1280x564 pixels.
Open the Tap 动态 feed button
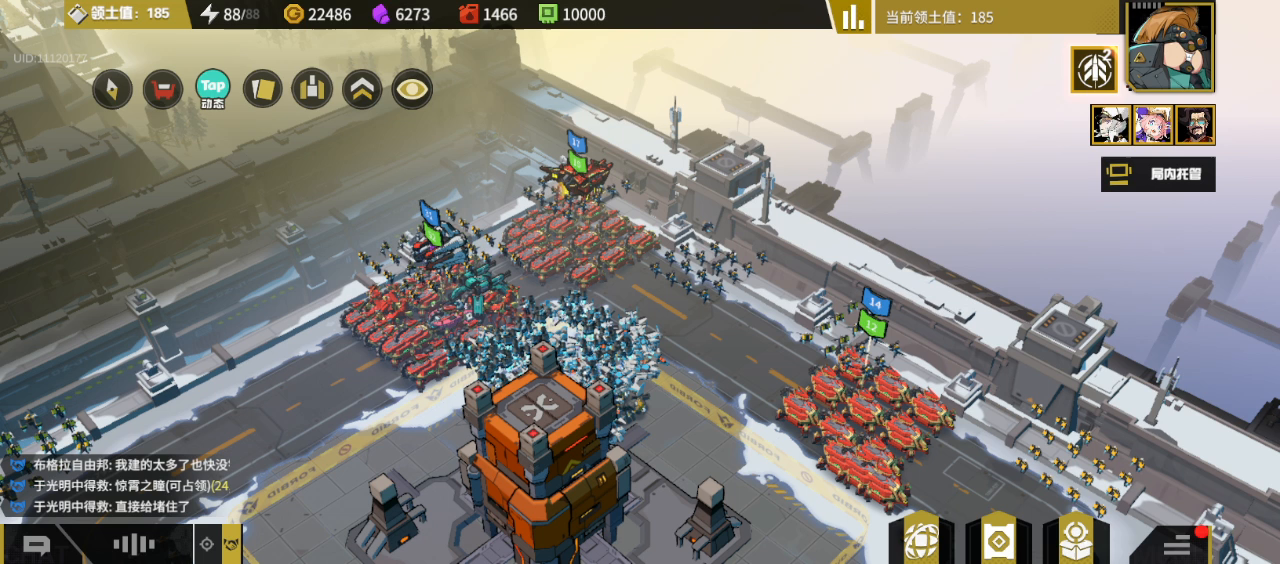213,88
